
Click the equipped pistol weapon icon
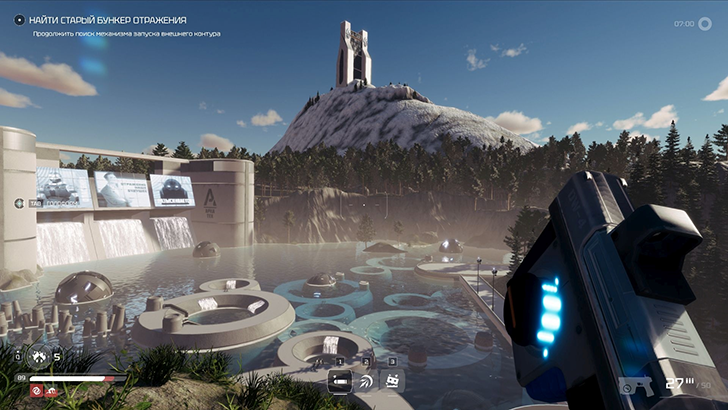coord(636,386)
